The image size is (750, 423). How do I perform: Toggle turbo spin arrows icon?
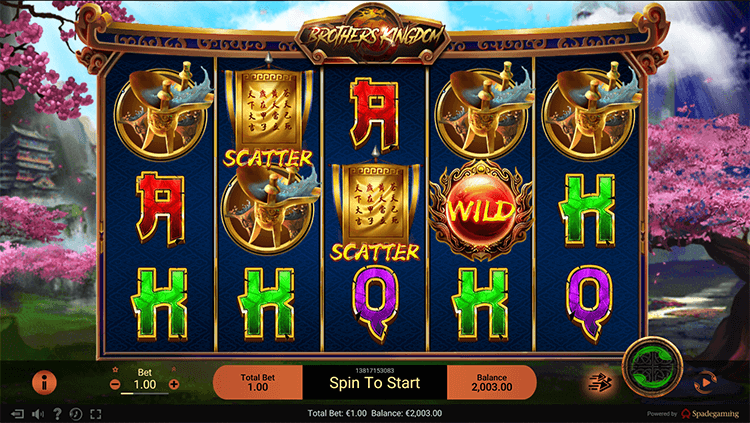click(600, 381)
